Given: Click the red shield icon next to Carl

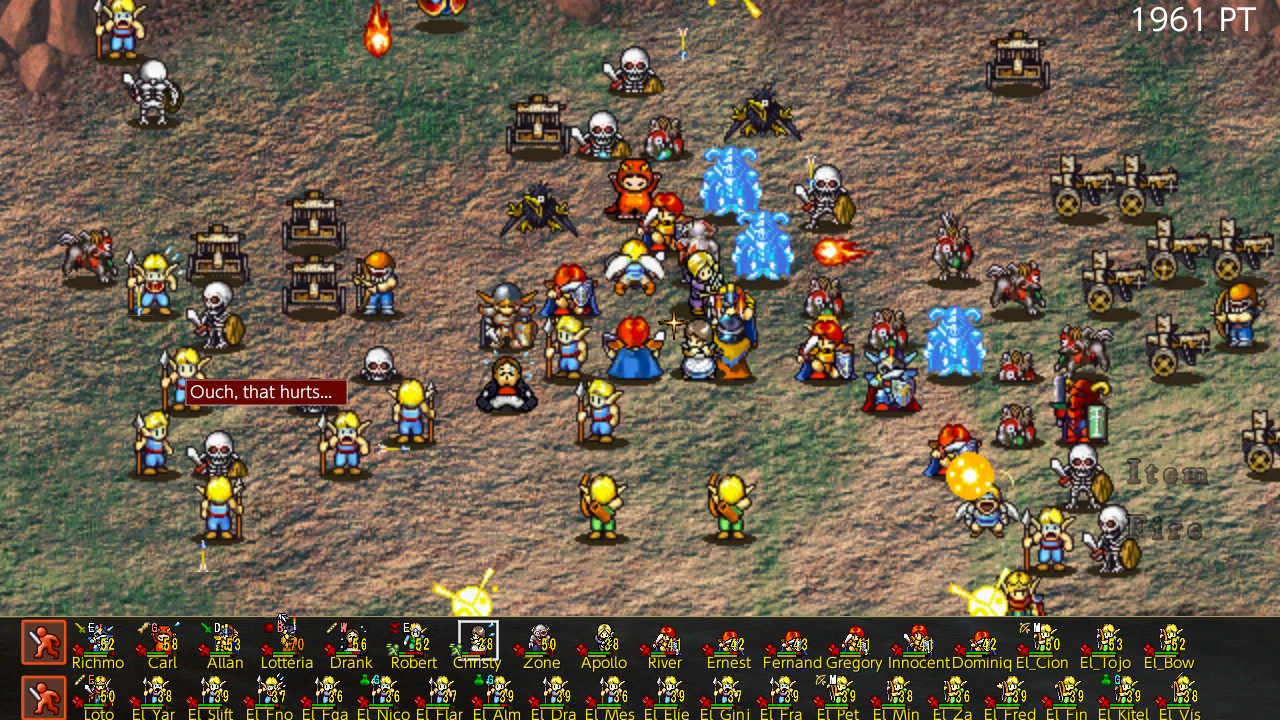Looking at the screenshot, I should click(x=141, y=648).
